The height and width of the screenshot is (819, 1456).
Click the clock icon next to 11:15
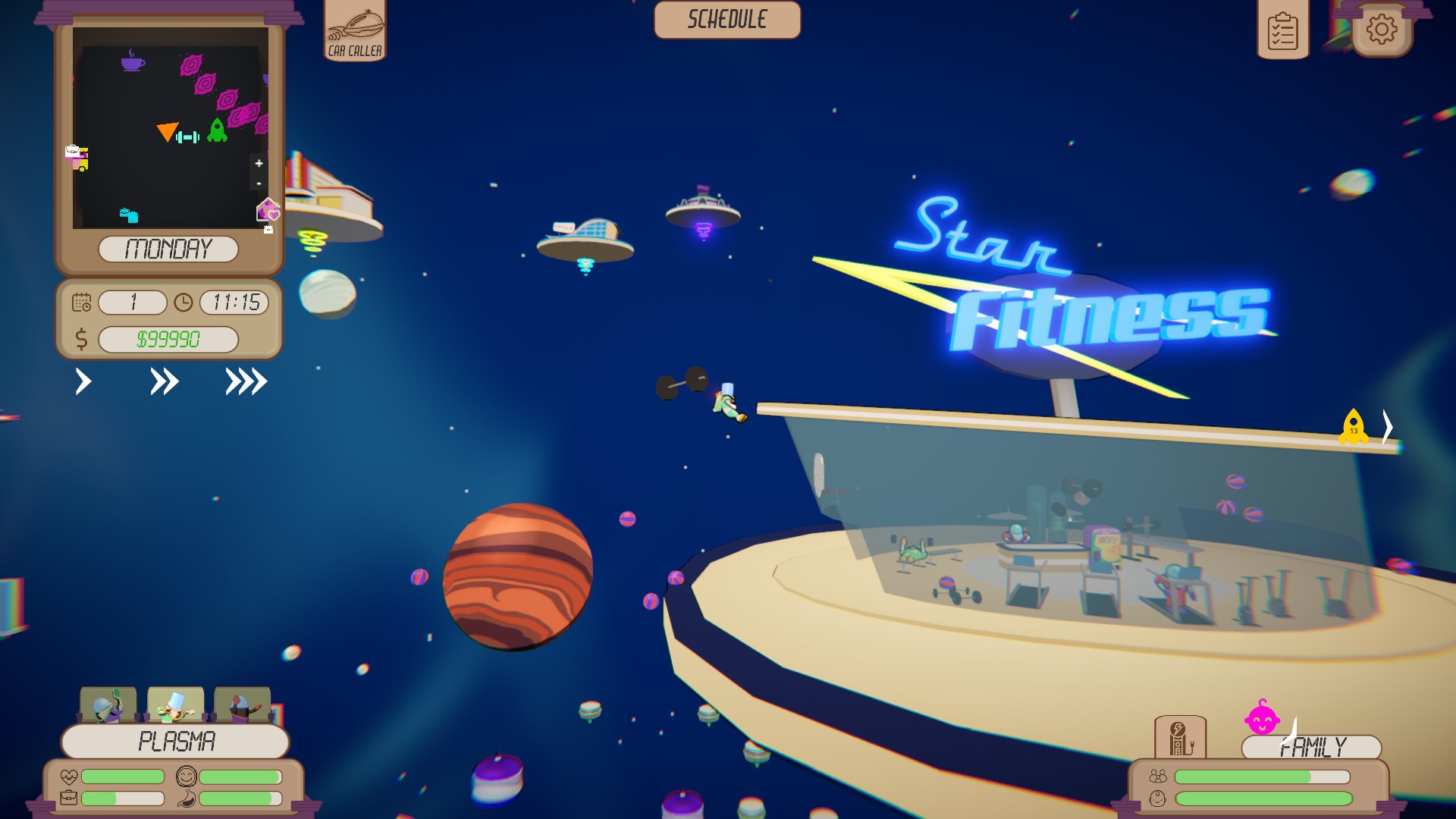[182, 303]
